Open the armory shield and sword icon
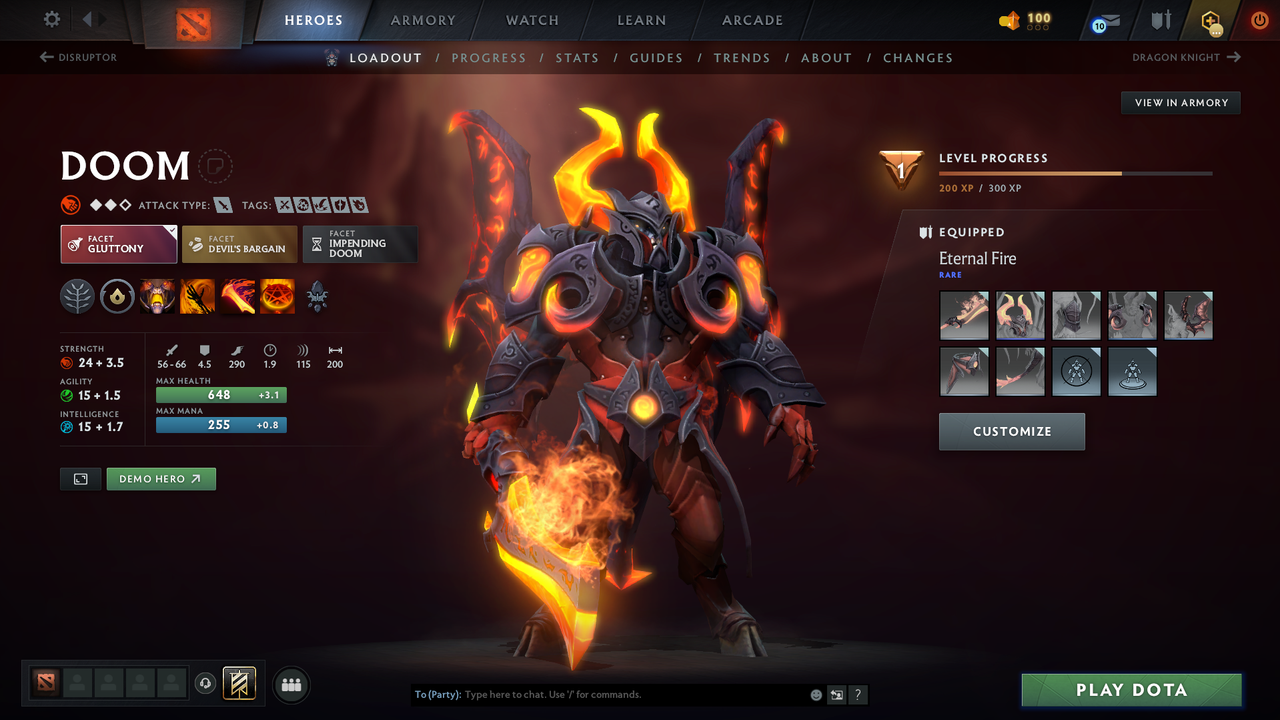Screen dimensions: 1280x720 tap(1160, 19)
